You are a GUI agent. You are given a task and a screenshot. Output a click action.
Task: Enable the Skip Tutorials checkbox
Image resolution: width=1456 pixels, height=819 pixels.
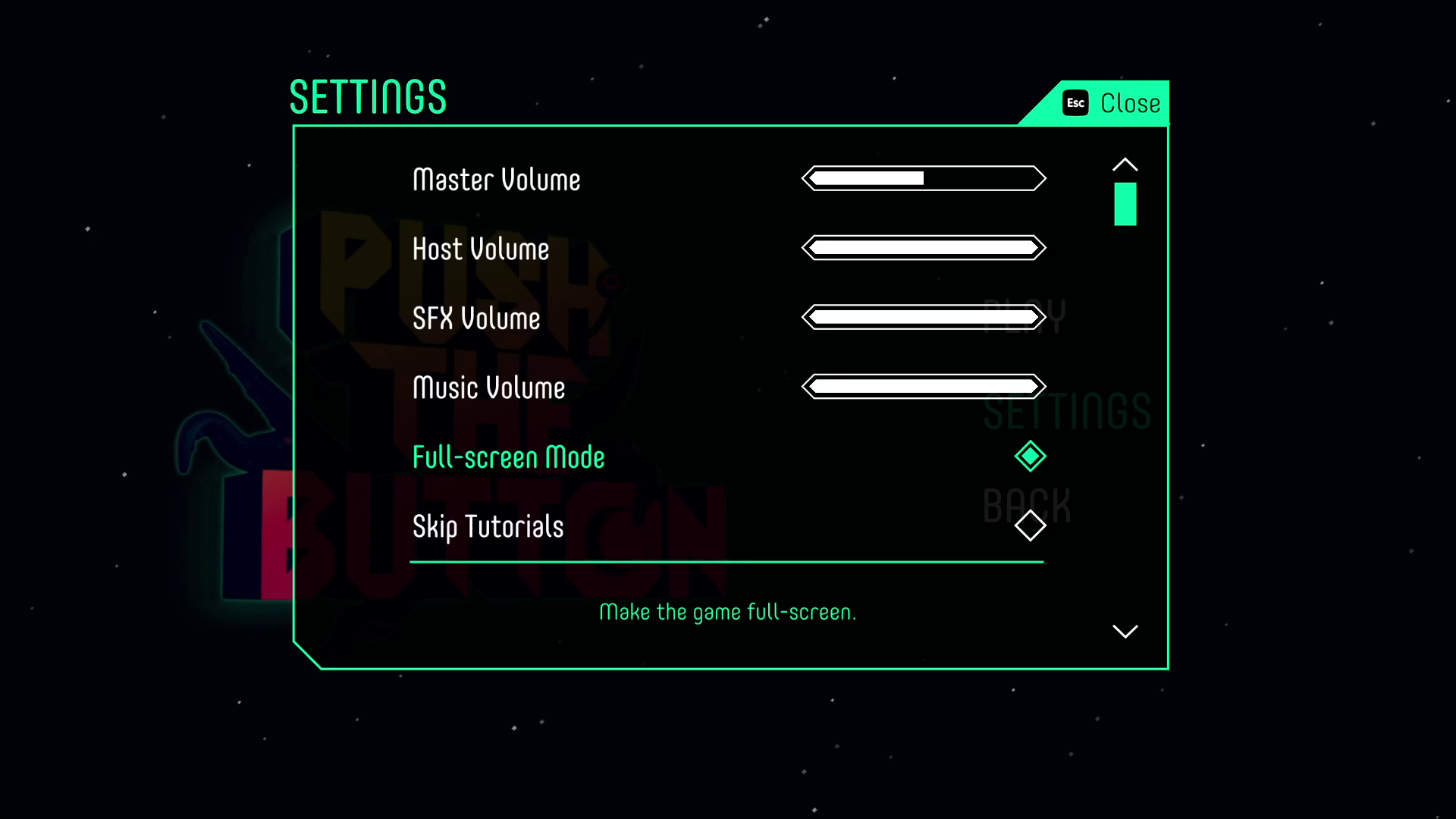(1030, 526)
